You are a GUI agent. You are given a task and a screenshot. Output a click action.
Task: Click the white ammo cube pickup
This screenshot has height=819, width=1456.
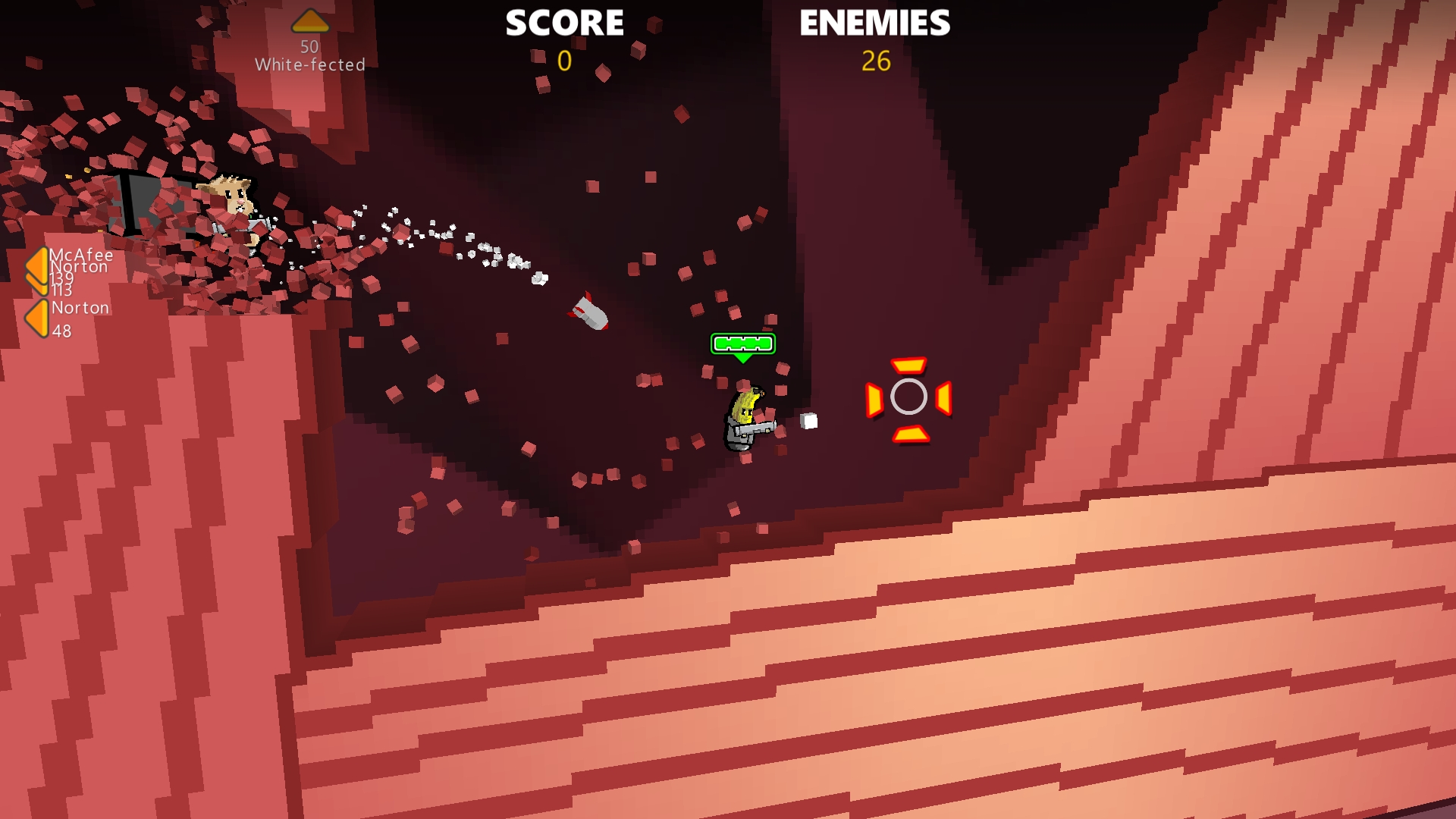click(x=807, y=419)
